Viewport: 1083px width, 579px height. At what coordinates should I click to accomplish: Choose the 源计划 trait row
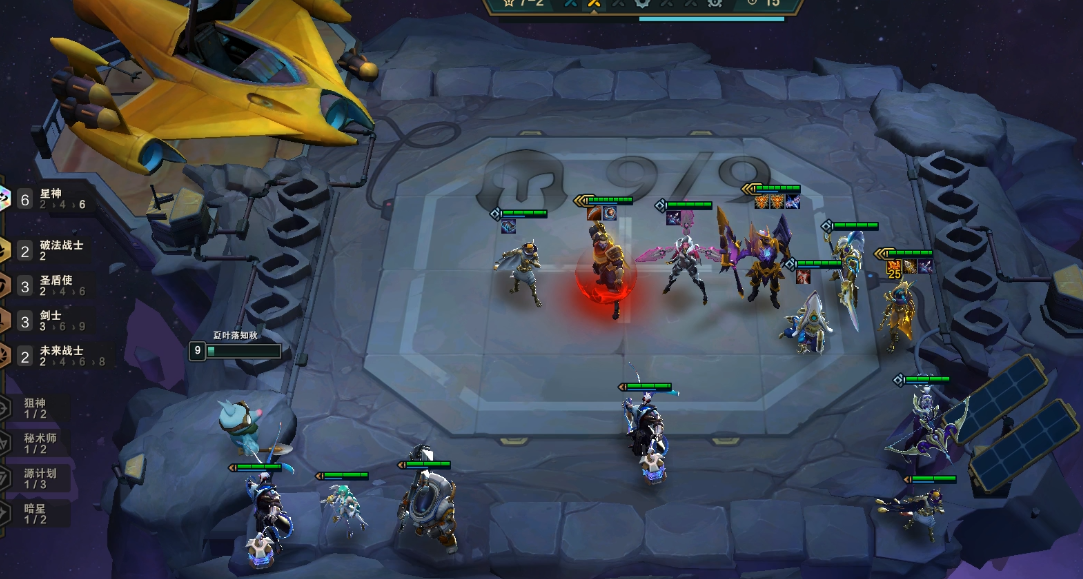coord(38,478)
